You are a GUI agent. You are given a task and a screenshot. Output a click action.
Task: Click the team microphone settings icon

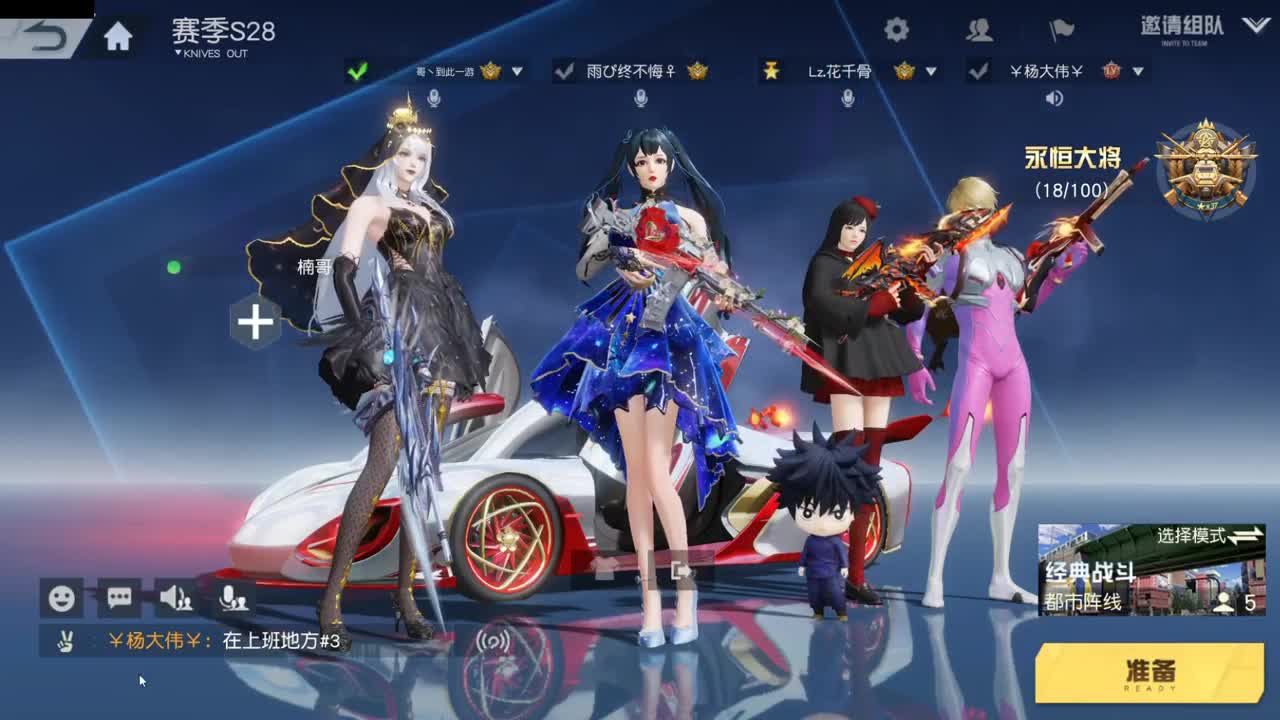233,597
